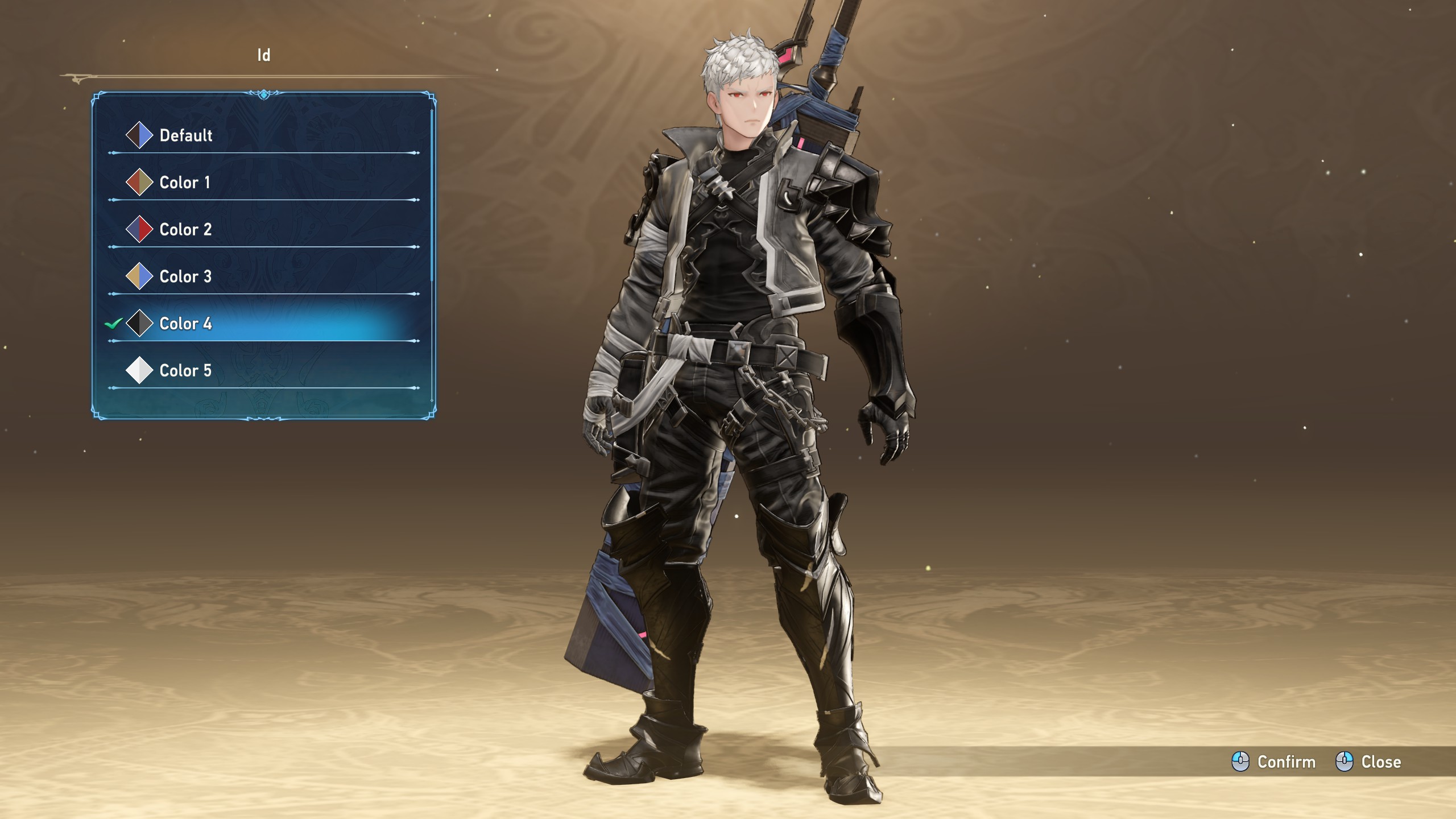Select the highlighted Color 4 entry
Screen dimensions: 1456x819
(x=185, y=324)
